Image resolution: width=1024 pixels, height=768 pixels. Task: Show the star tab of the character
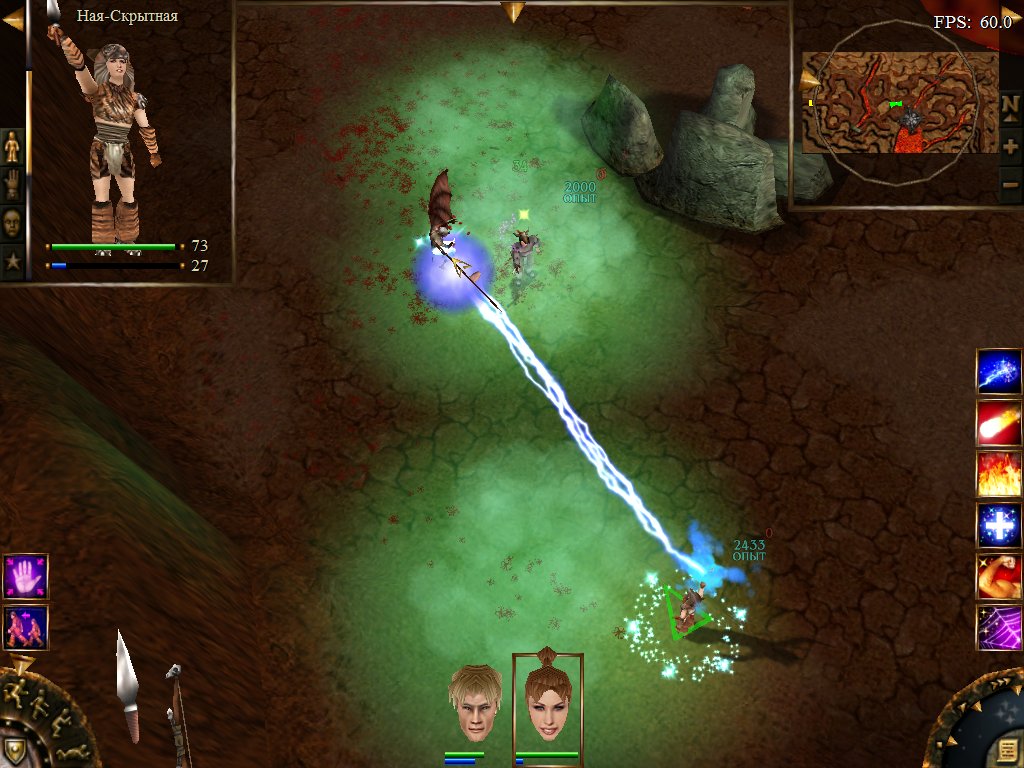click(x=12, y=261)
